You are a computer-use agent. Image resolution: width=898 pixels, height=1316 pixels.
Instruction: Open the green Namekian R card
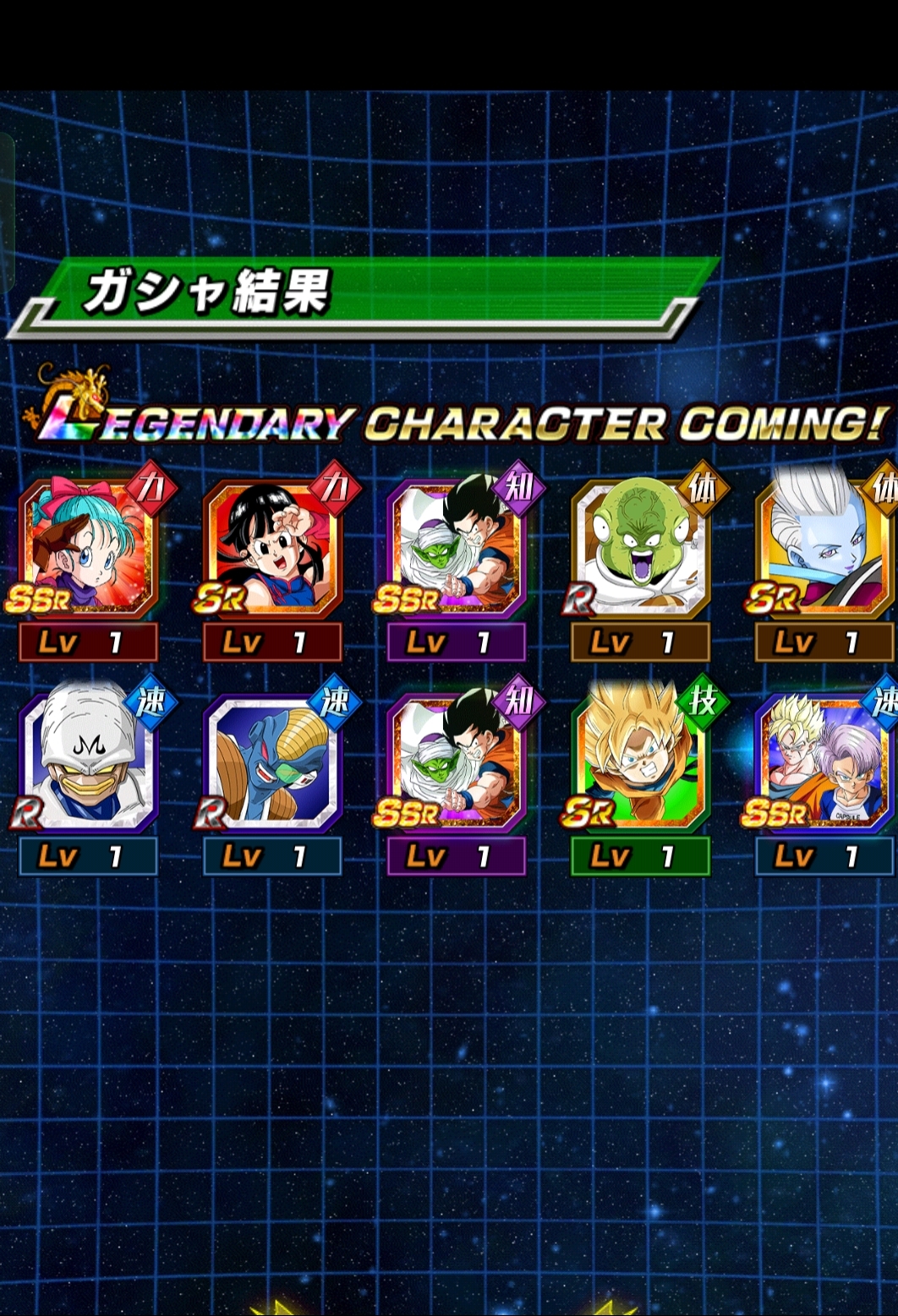click(640, 549)
